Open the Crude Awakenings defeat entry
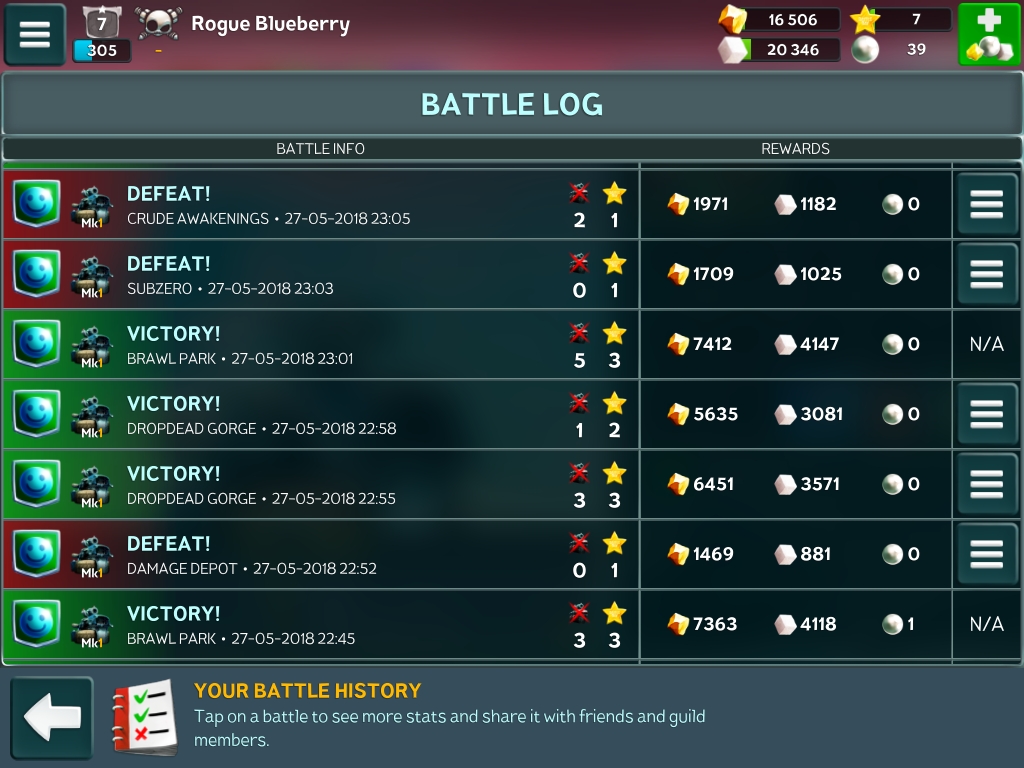 320,205
